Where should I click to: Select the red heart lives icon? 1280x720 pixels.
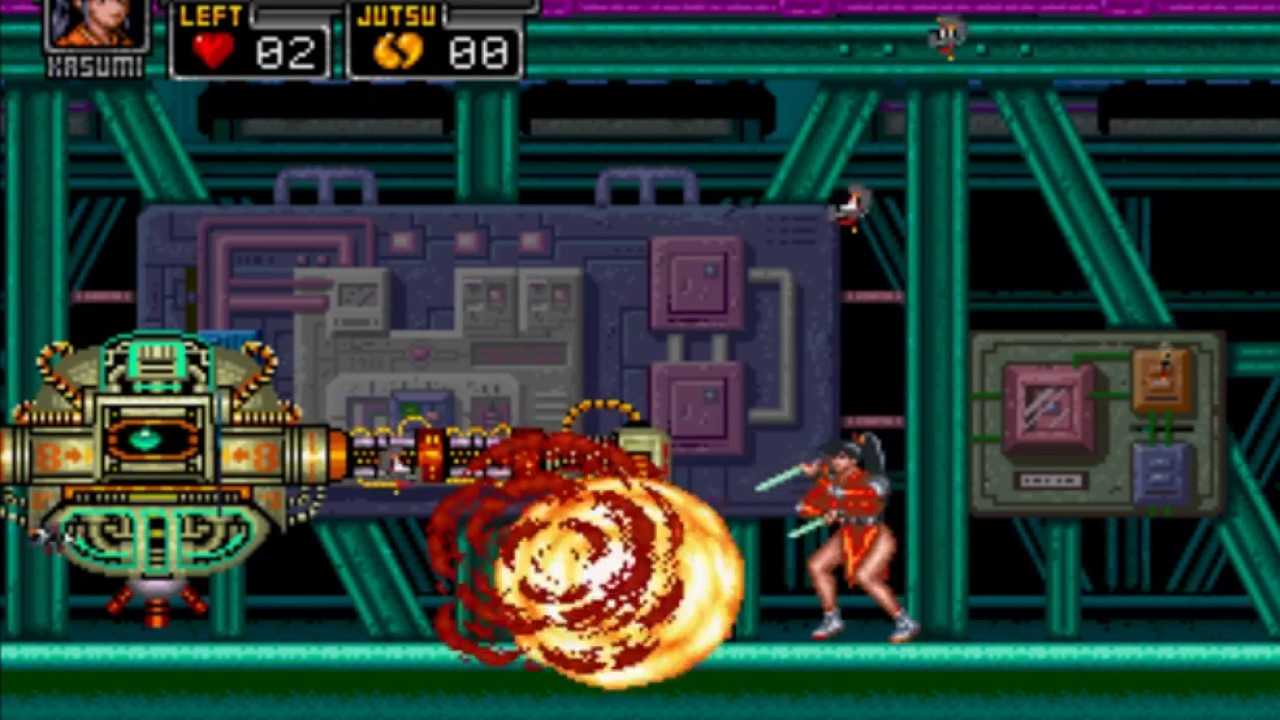[x=213, y=51]
